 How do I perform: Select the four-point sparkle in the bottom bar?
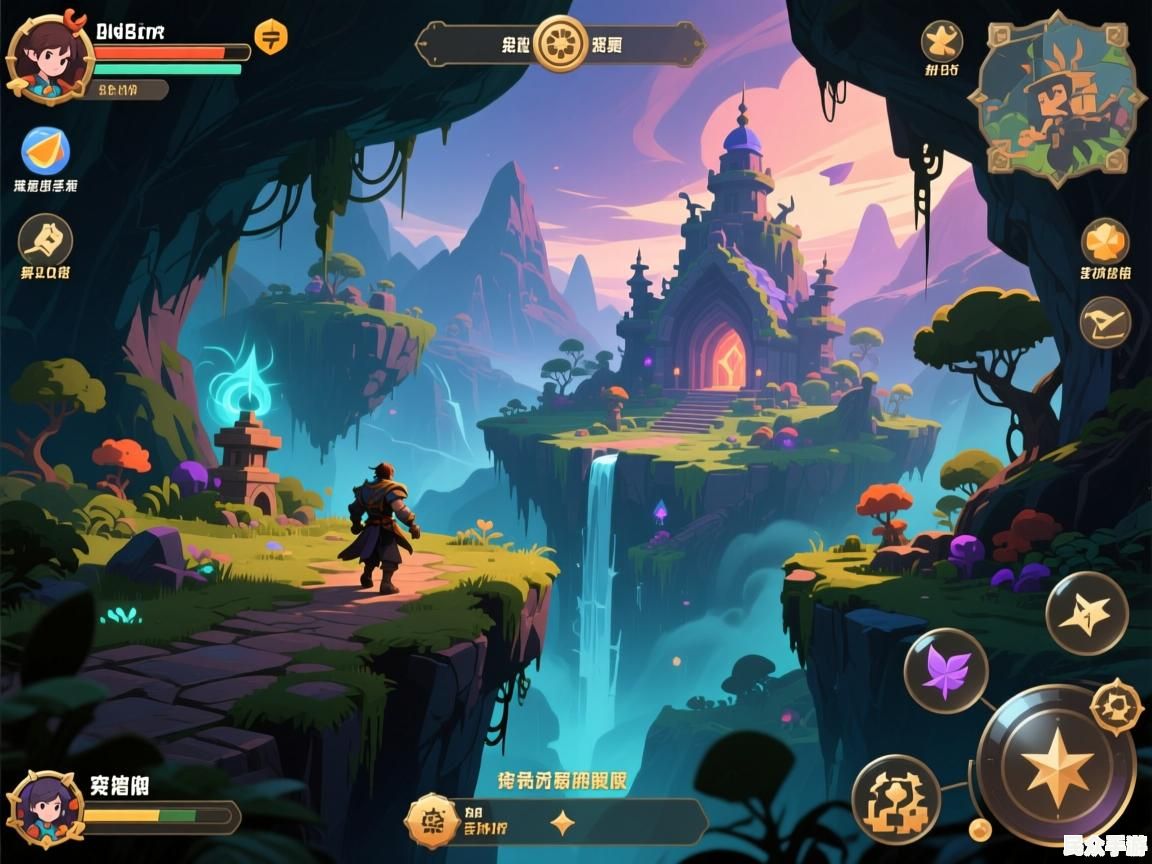point(563,823)
